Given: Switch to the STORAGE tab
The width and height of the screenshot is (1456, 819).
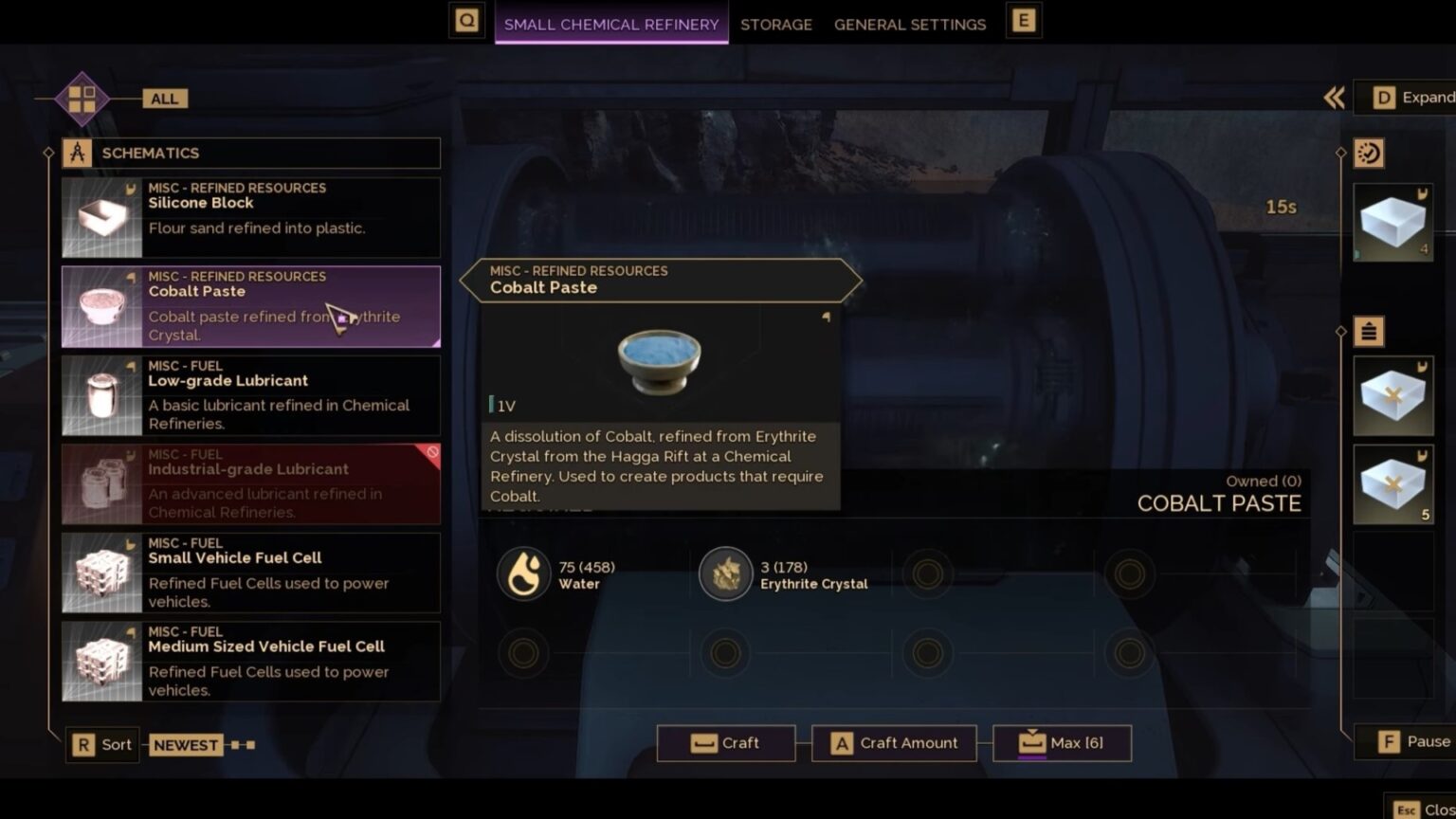Looking at the screenshot, I should pyautogui.click(x=775, y=24).
